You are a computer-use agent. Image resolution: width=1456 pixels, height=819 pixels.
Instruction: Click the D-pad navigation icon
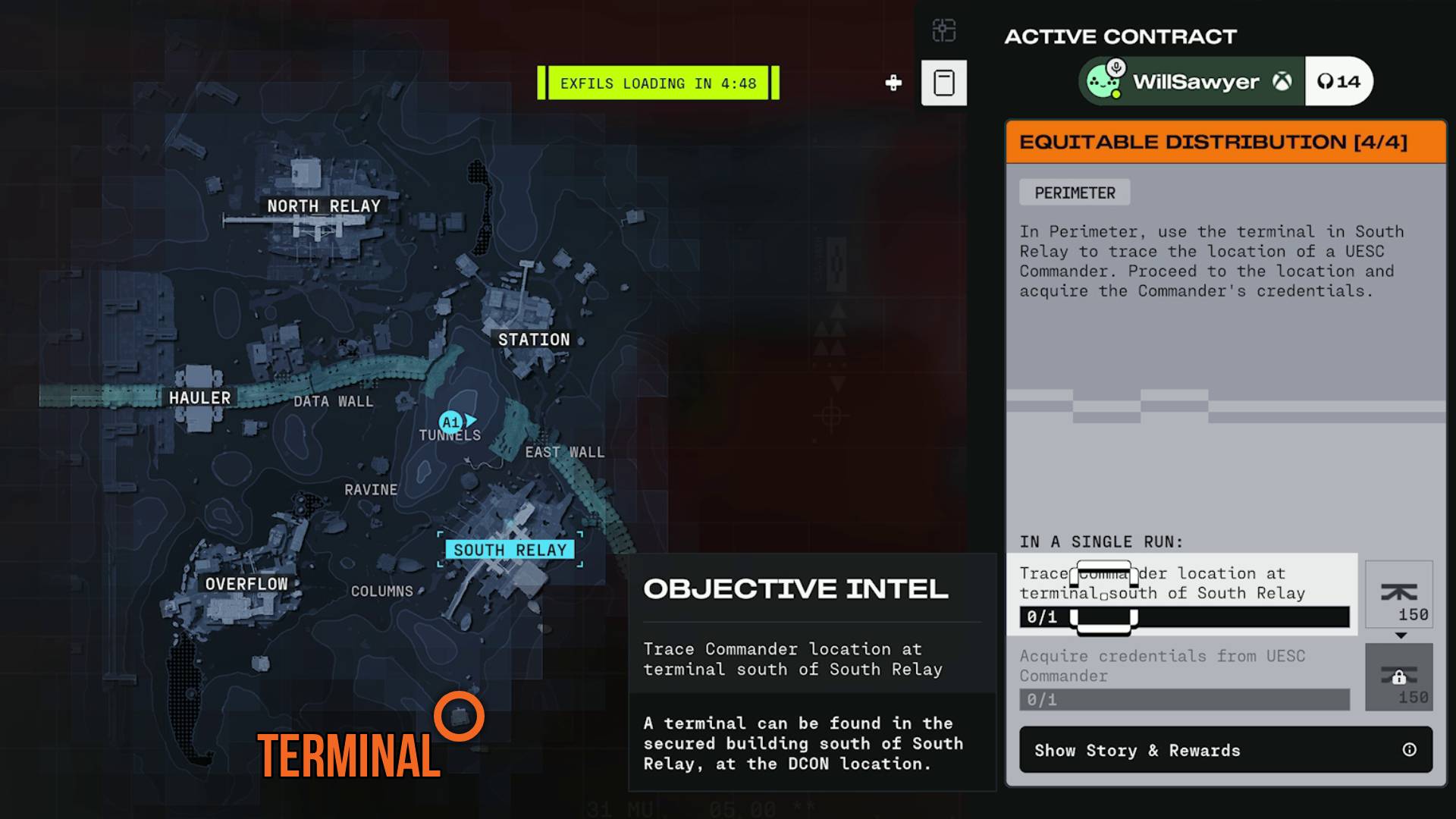coord(893,84)
